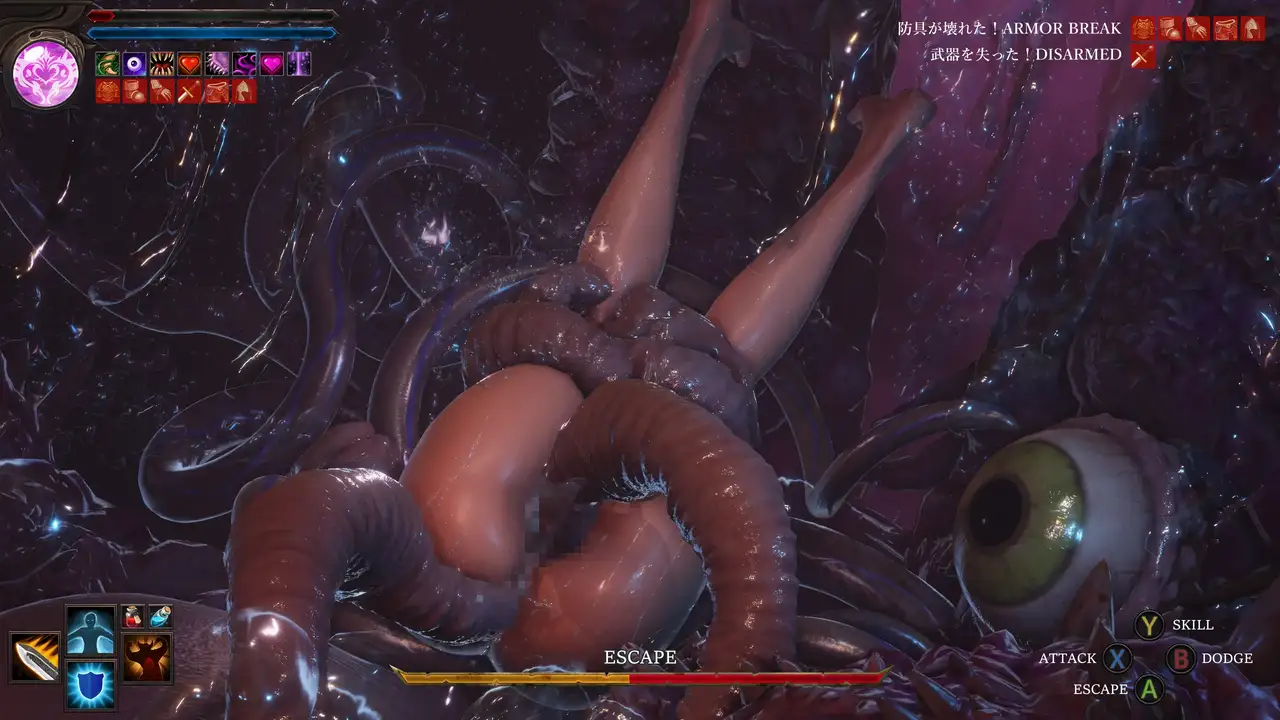Select the purple eyeball status icon

click(134, 65)
